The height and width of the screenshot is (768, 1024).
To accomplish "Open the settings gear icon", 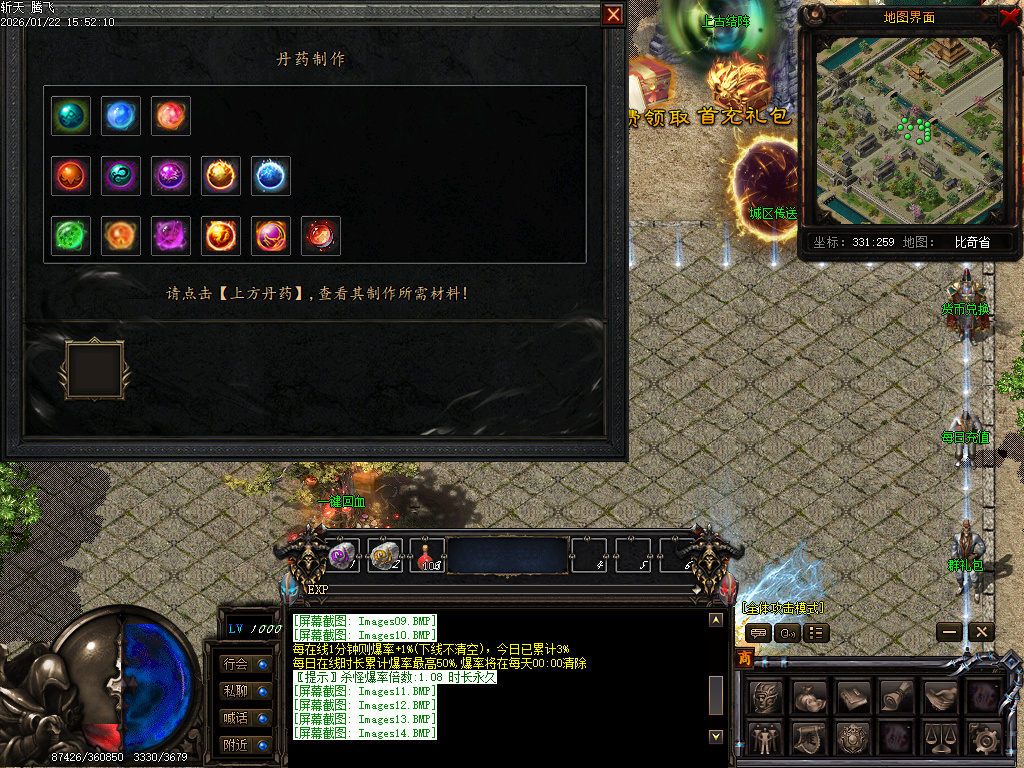I will click(985, 739).
